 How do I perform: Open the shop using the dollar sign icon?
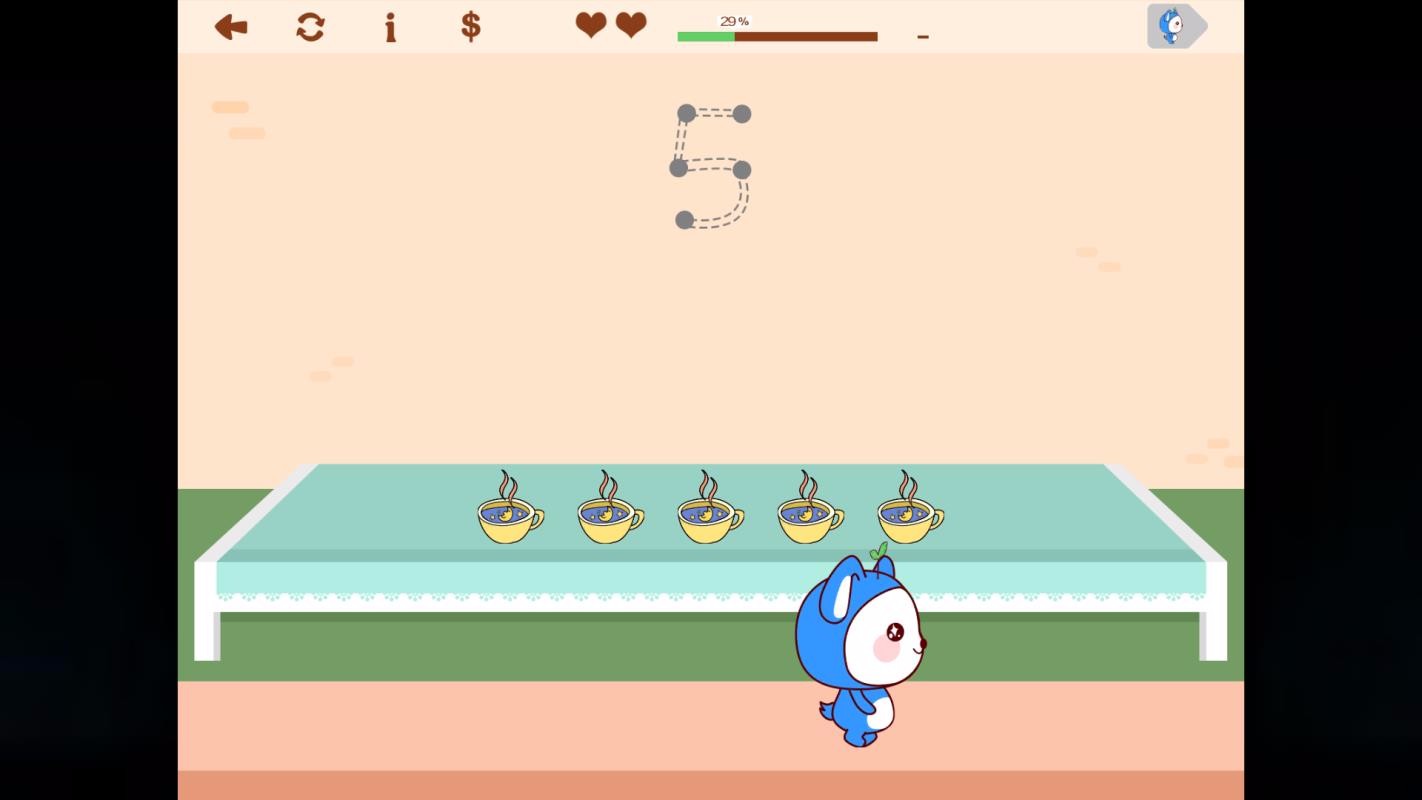[x=469, y=27]
